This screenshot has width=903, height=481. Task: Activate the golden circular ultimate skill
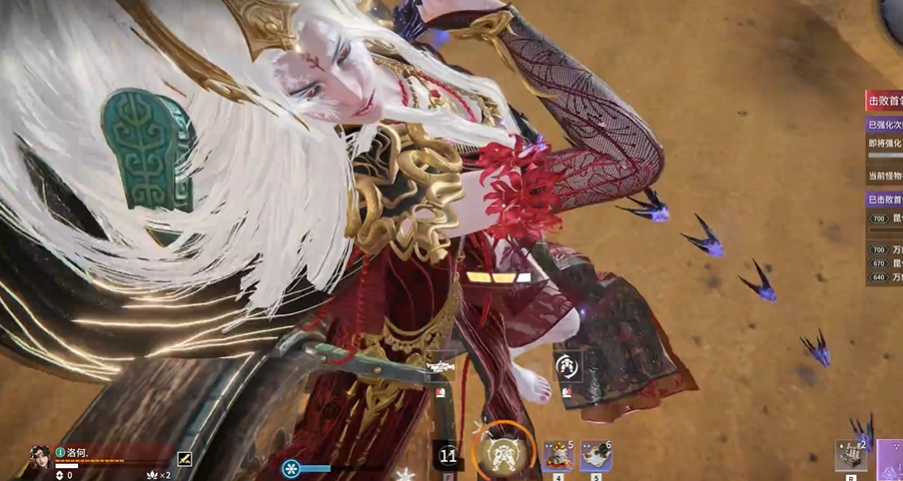(x=503, y=452)
